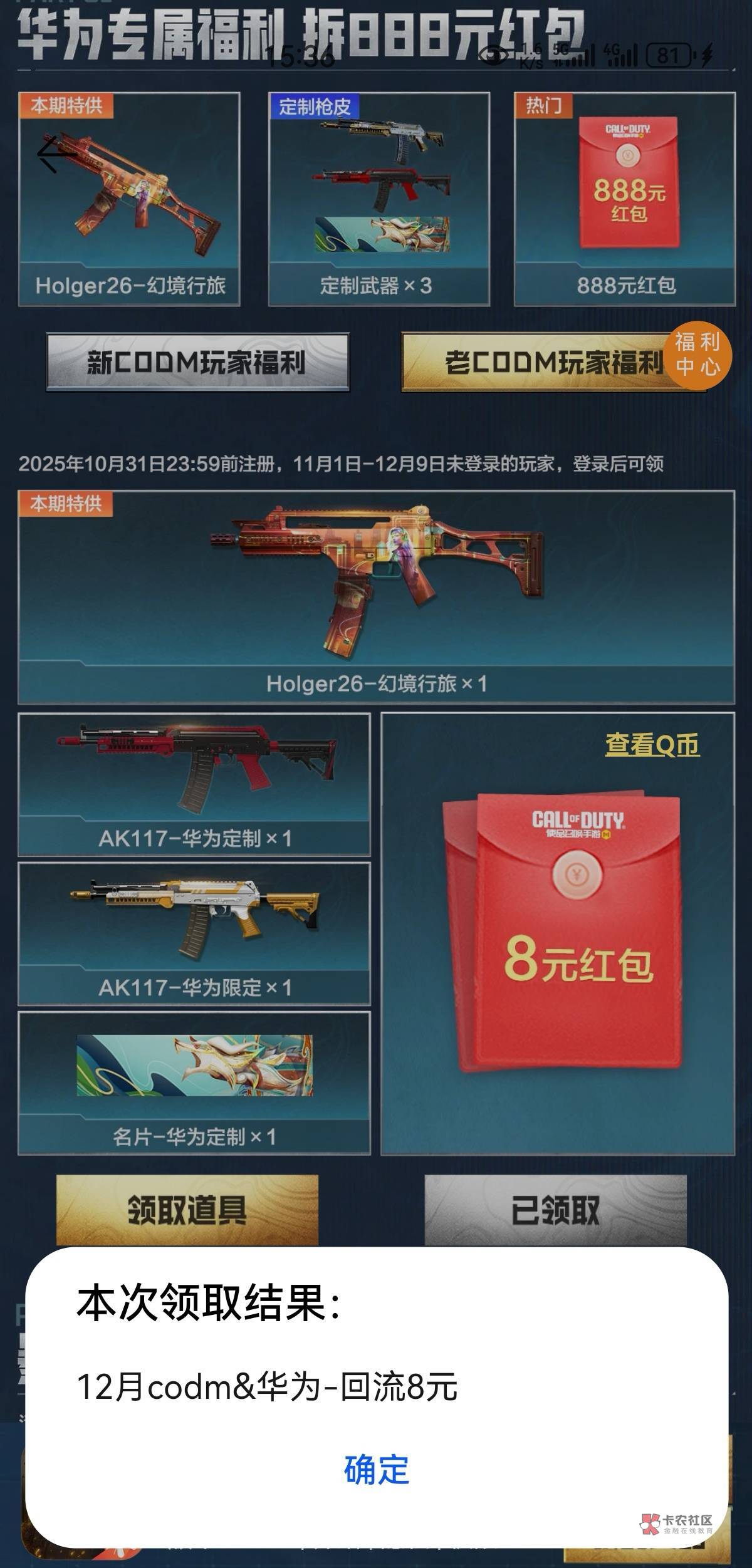Image resolution: width=752 pixels, height=1568 pixels.
Task: View the AK117-华为限定 weapon tile
Action: tap(194, 933)
